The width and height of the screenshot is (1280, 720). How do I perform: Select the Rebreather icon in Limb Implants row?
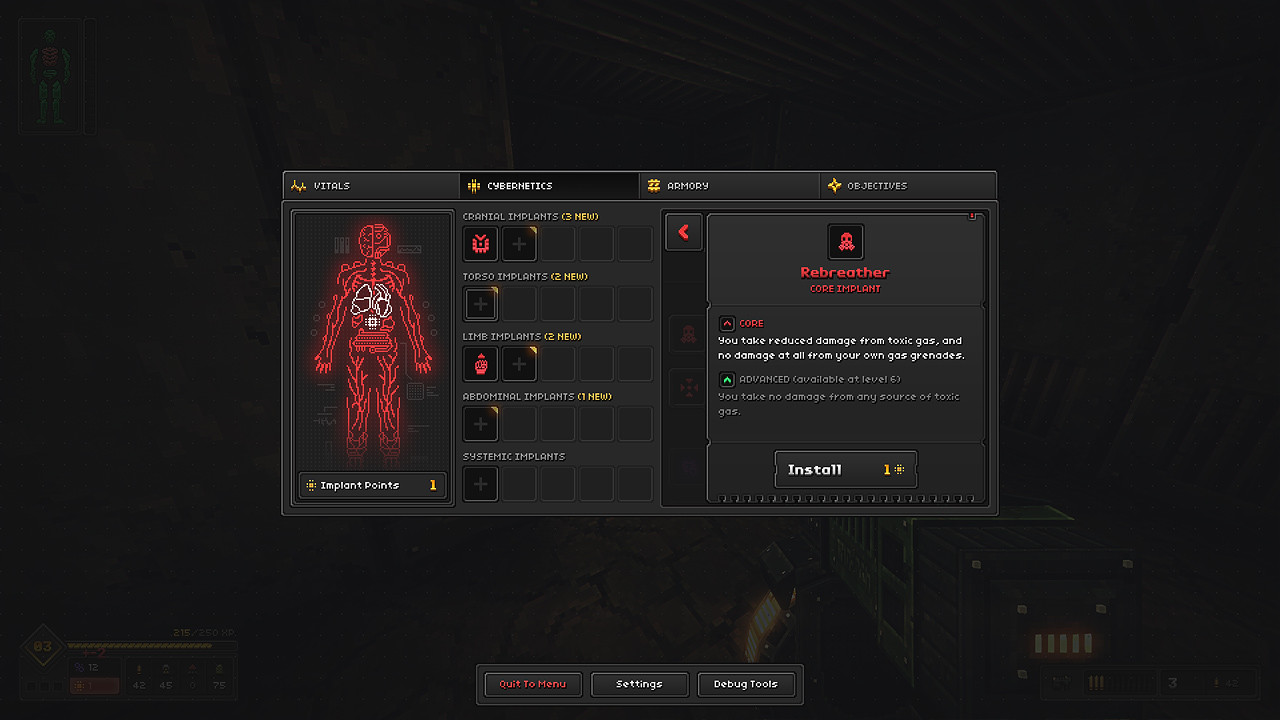tap(480, 363)
